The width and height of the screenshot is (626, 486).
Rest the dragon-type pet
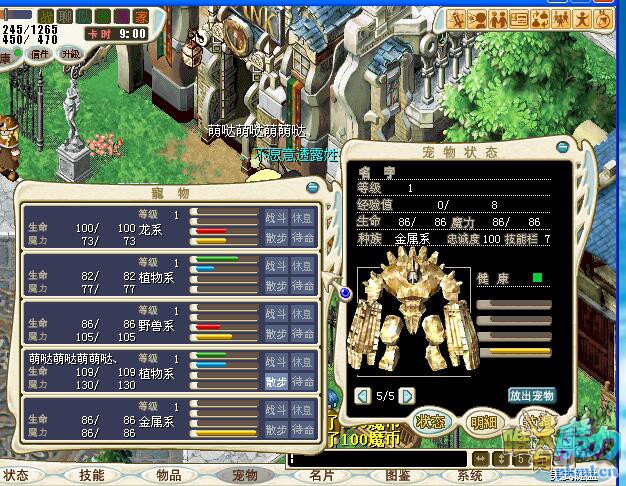pos(303,216)
